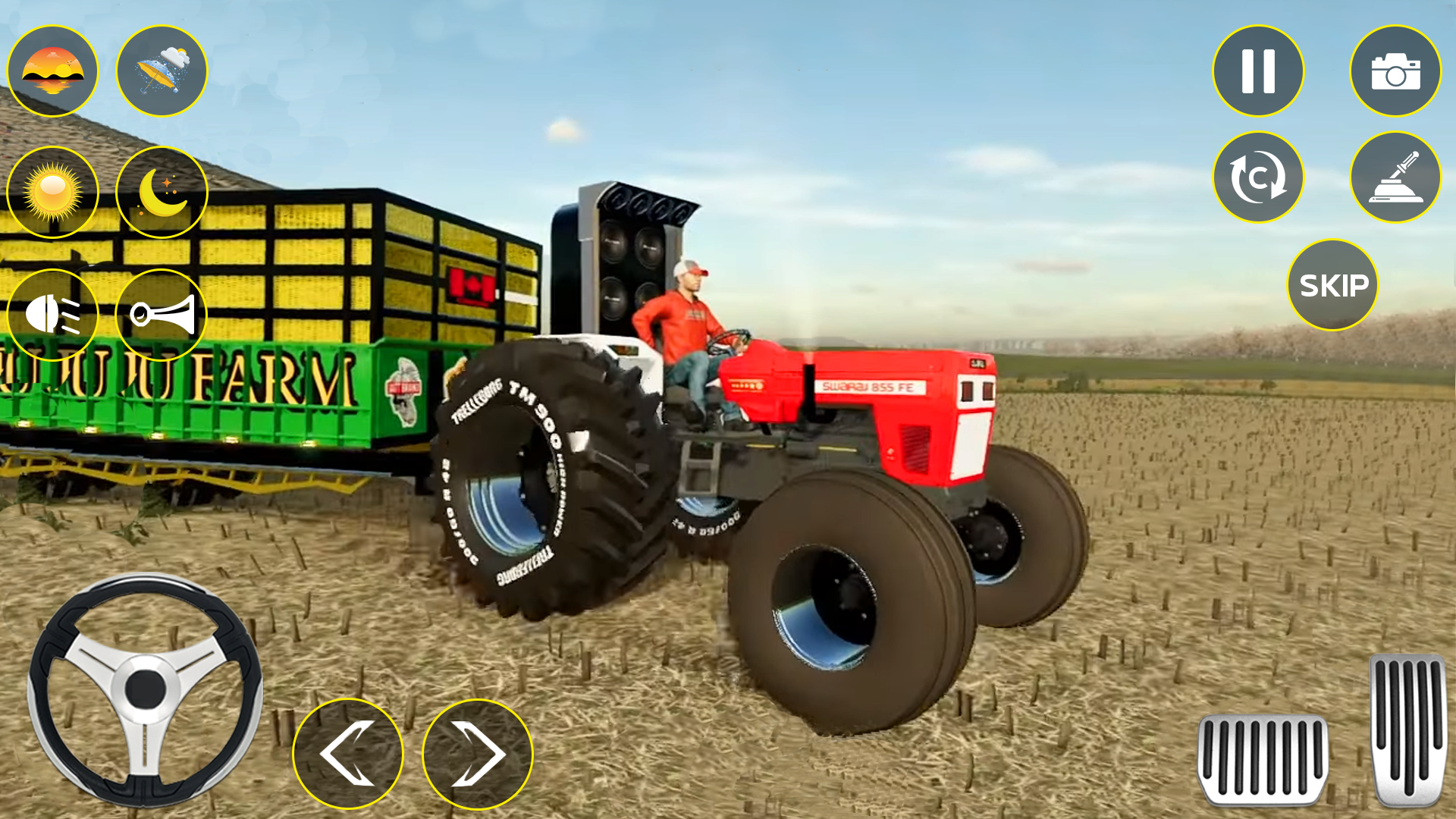Toggle the tractor headlights
The image size is (1456, 819).
[53, 313]
